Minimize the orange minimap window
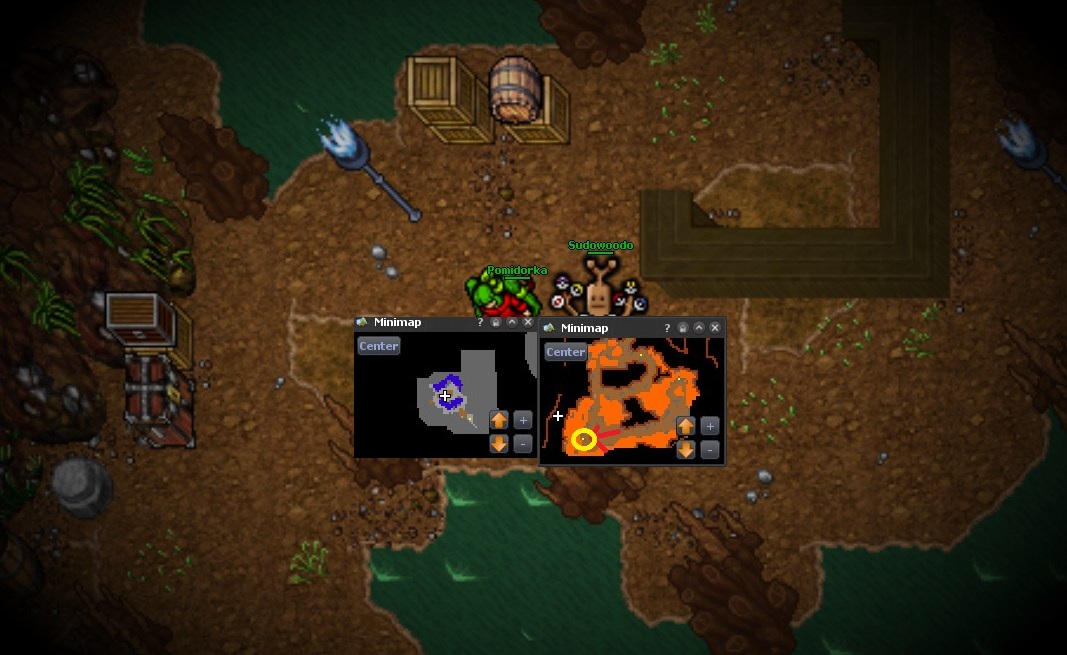Screen dimensions: 1067x655 pyautogui.click(x=699, y=328)
